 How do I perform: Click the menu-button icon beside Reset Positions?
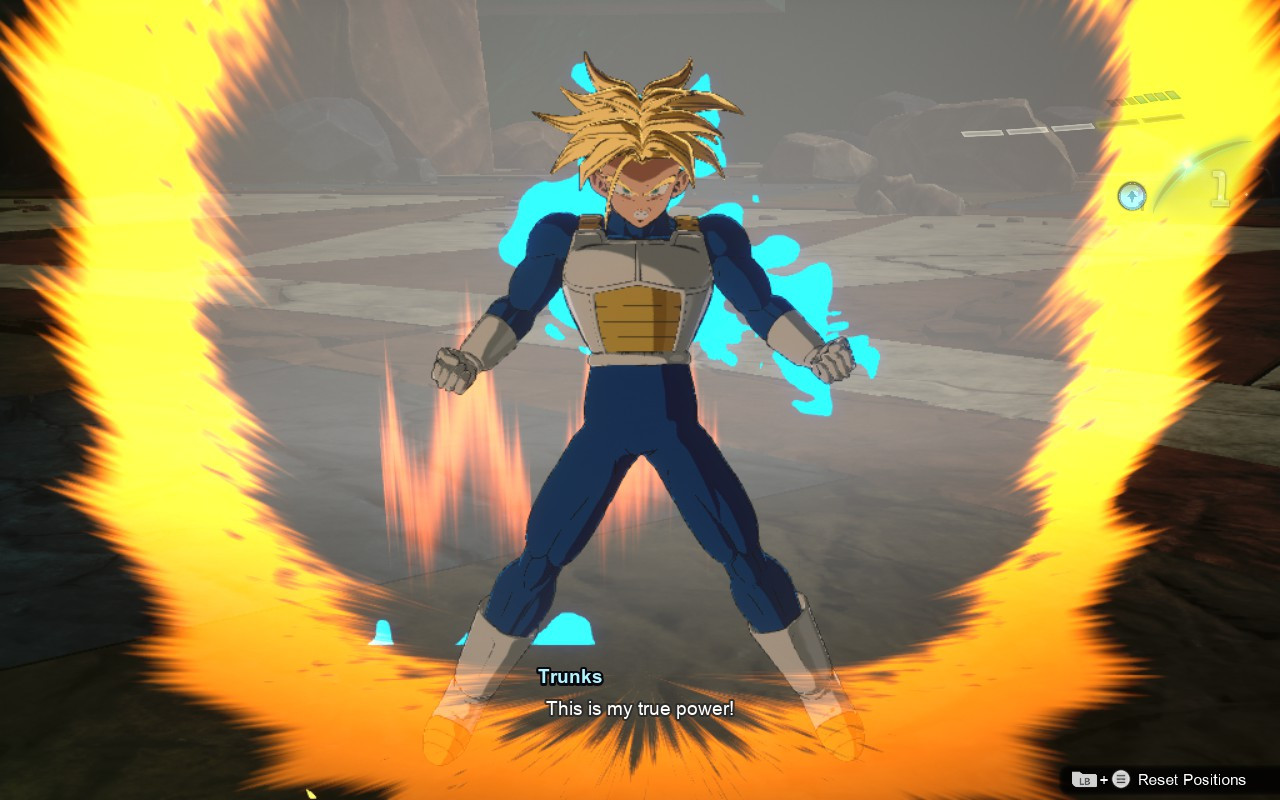(1121, 779)
